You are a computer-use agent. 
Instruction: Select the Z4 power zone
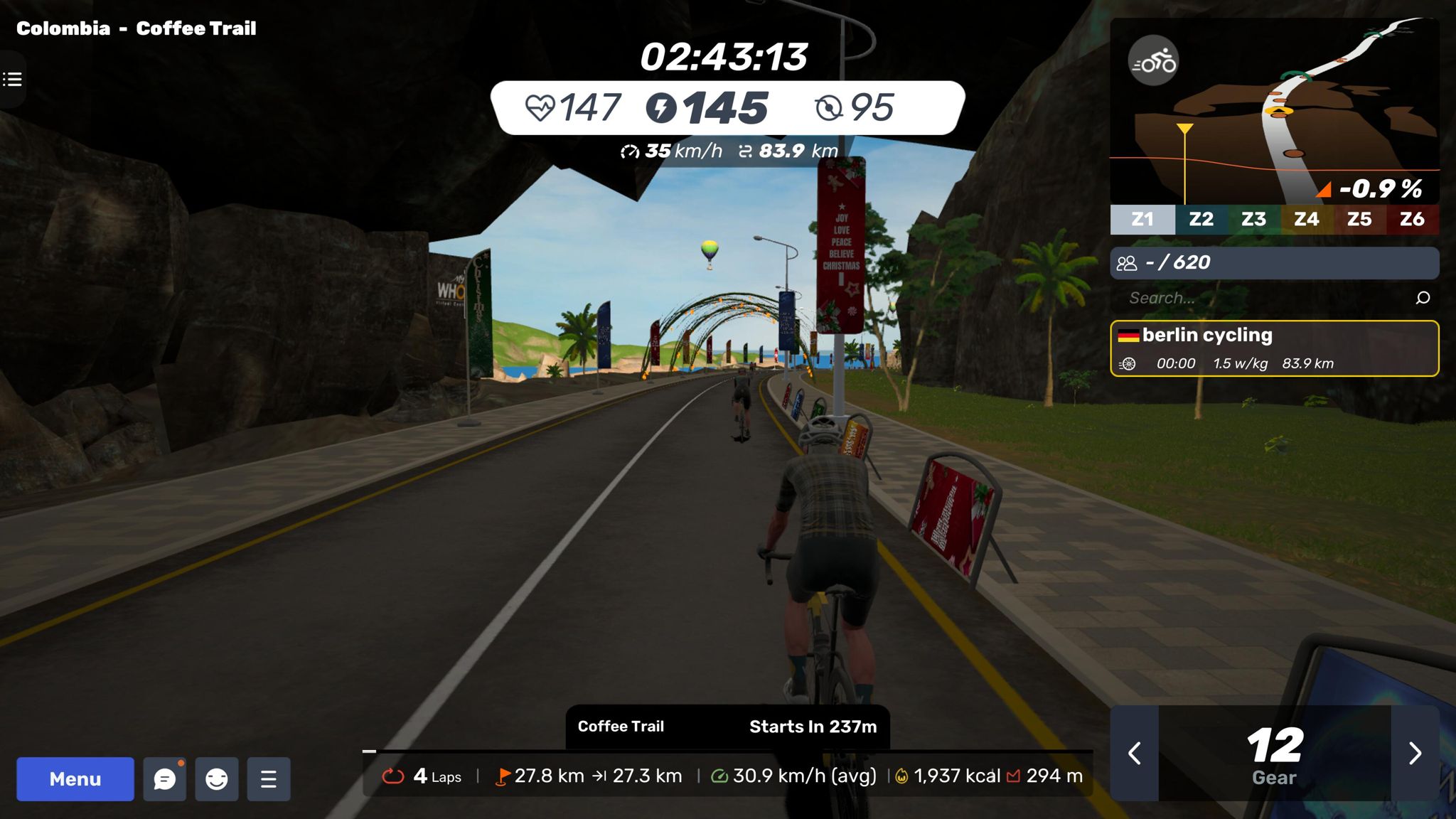1306,219
